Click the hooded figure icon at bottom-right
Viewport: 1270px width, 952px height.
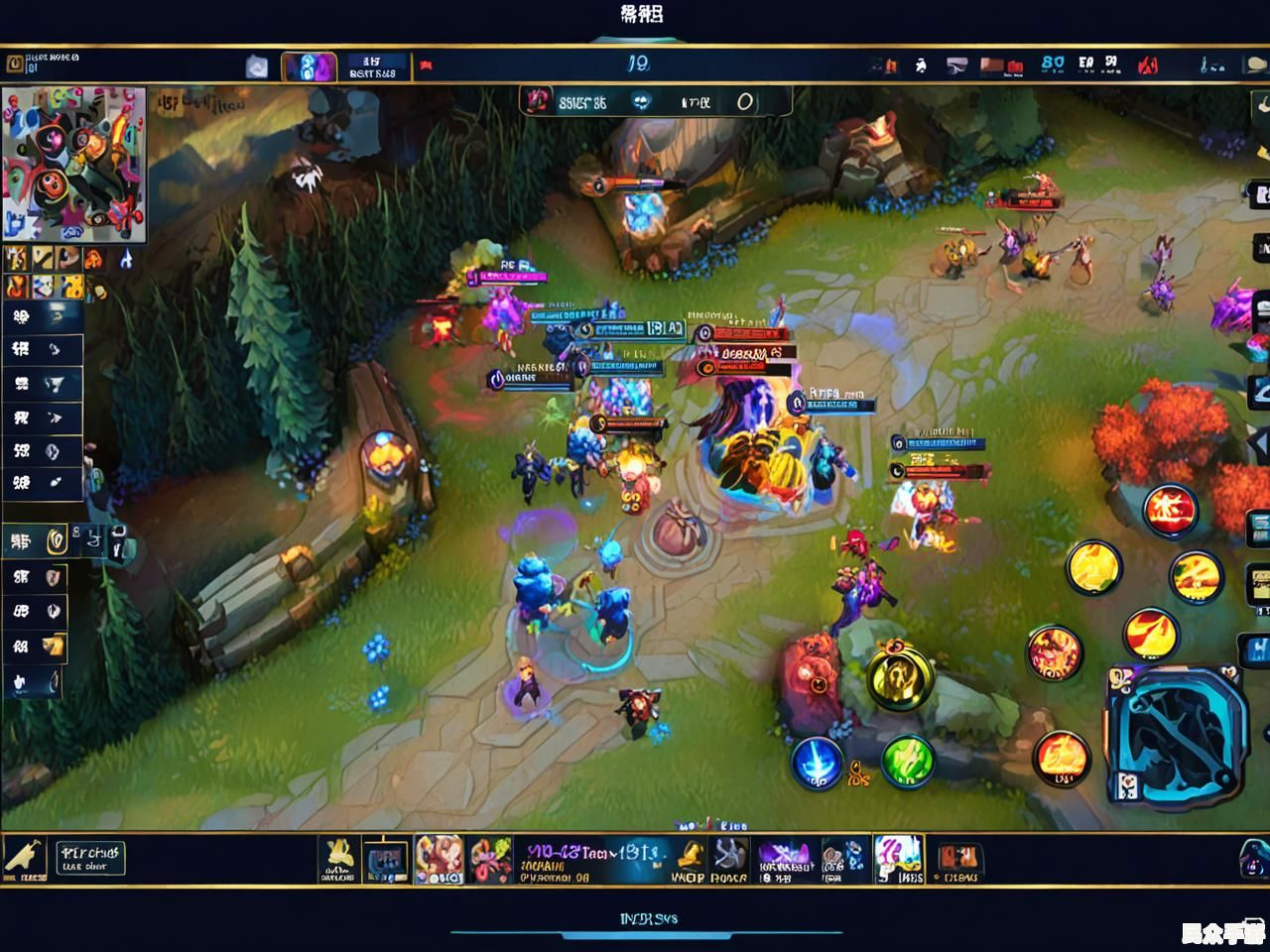(x=1253, y=859)
